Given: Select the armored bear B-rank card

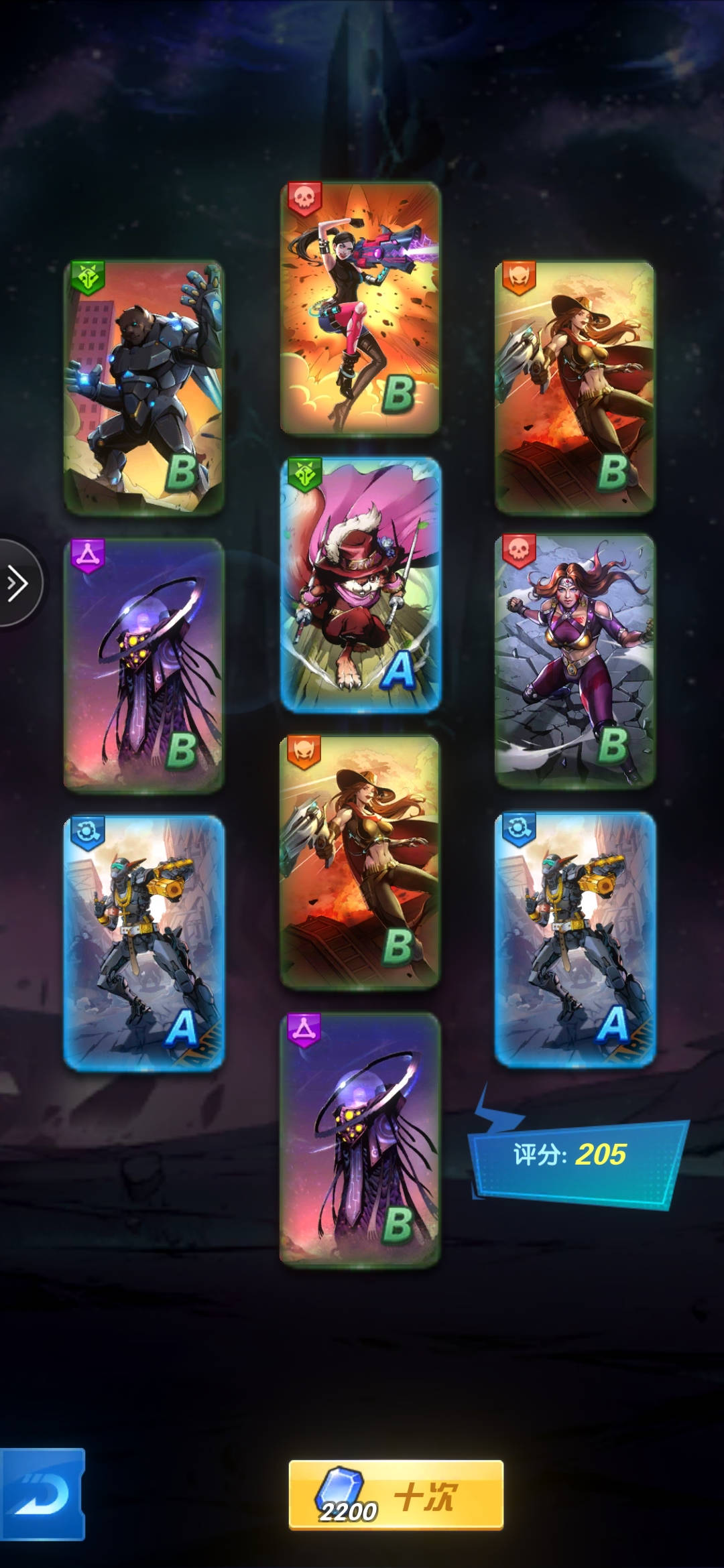Looking at the screenshot, I should tap(143, 387).
